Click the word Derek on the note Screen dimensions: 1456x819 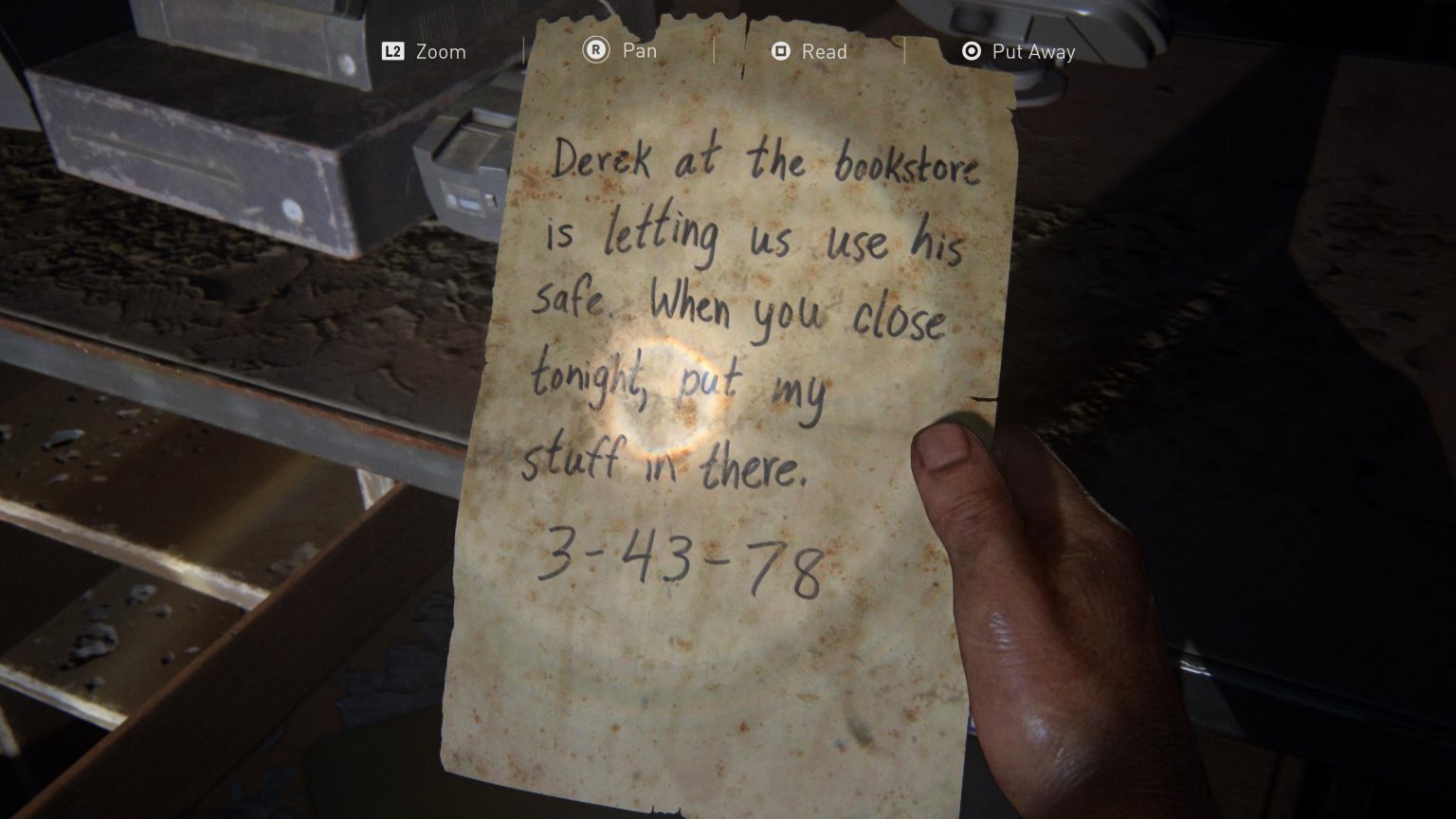(602, 156)
